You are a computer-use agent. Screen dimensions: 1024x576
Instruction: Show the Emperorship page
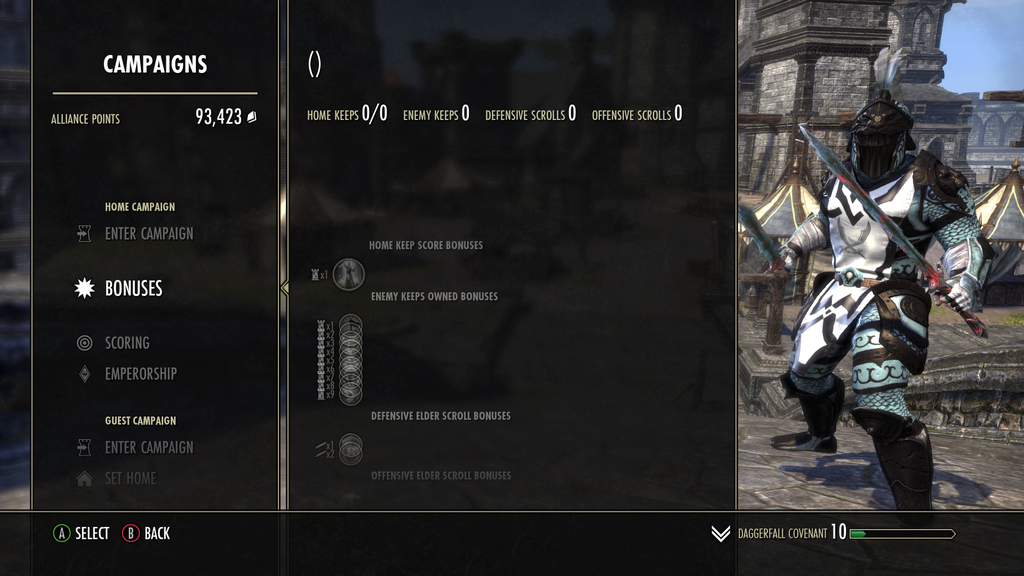(140, 374)
